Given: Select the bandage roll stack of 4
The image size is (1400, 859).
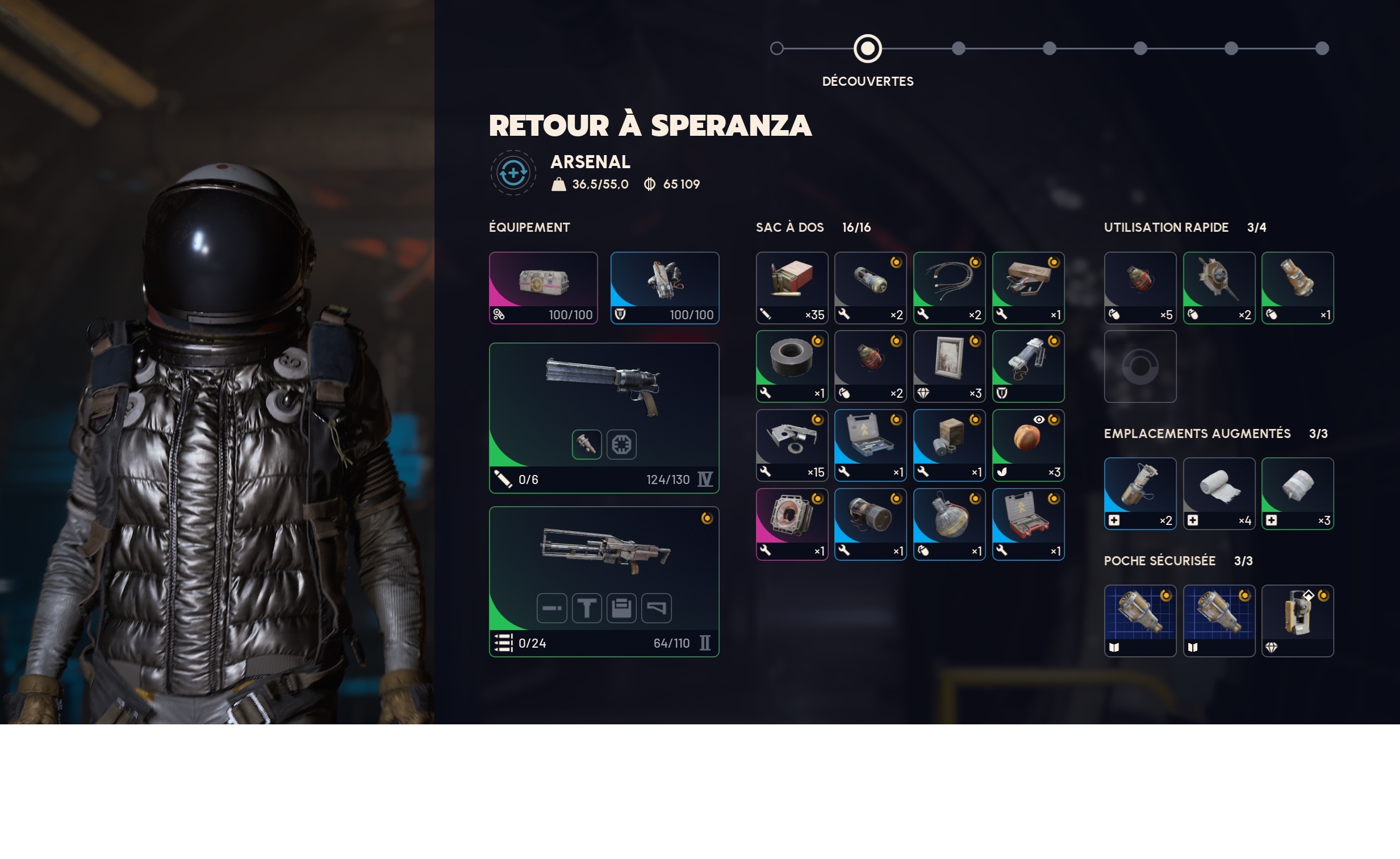Looking at the screenshot, I should pos(1219,493).
